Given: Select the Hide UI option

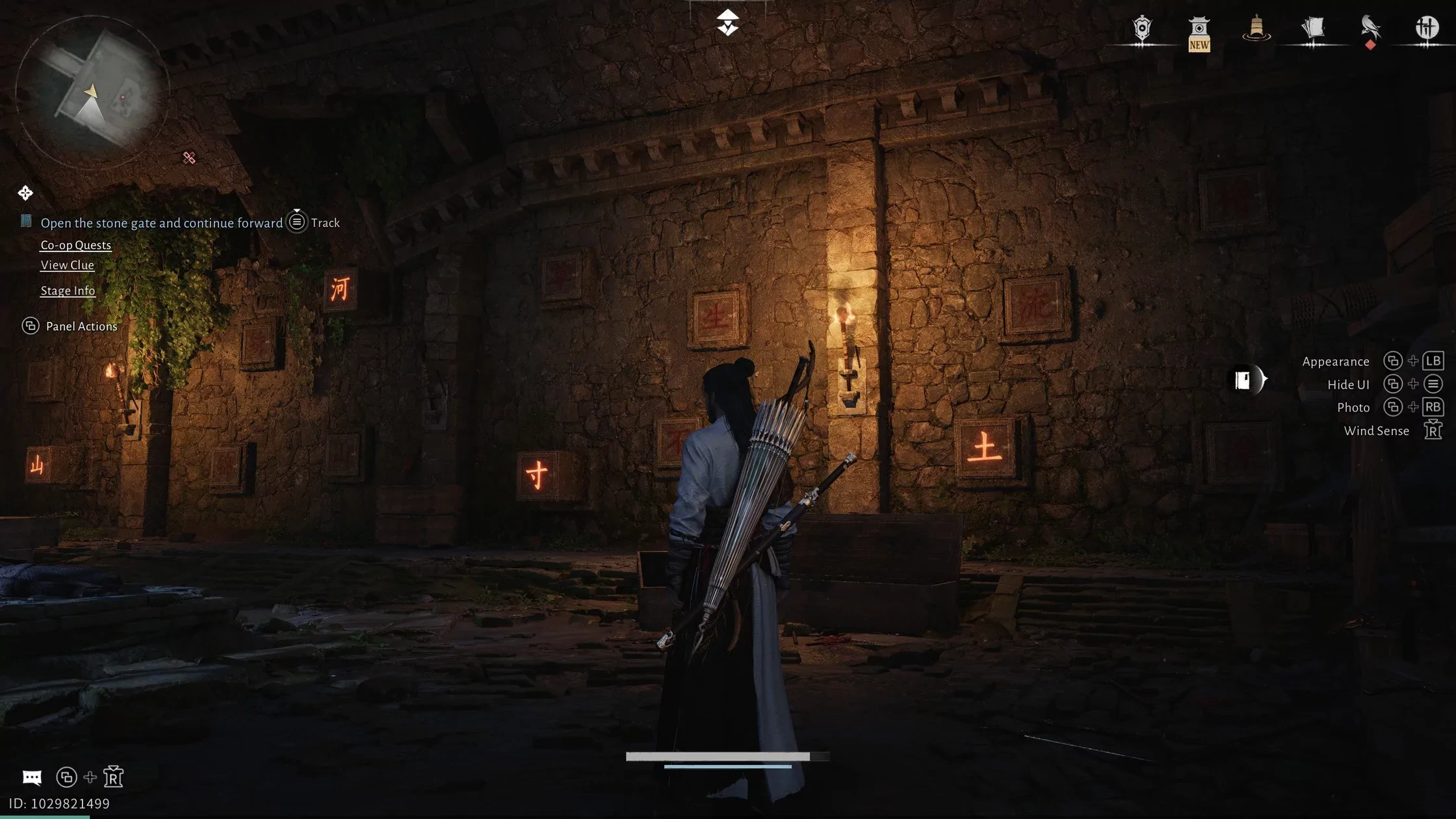Looking at the screenshot, I should point(1347,385).
